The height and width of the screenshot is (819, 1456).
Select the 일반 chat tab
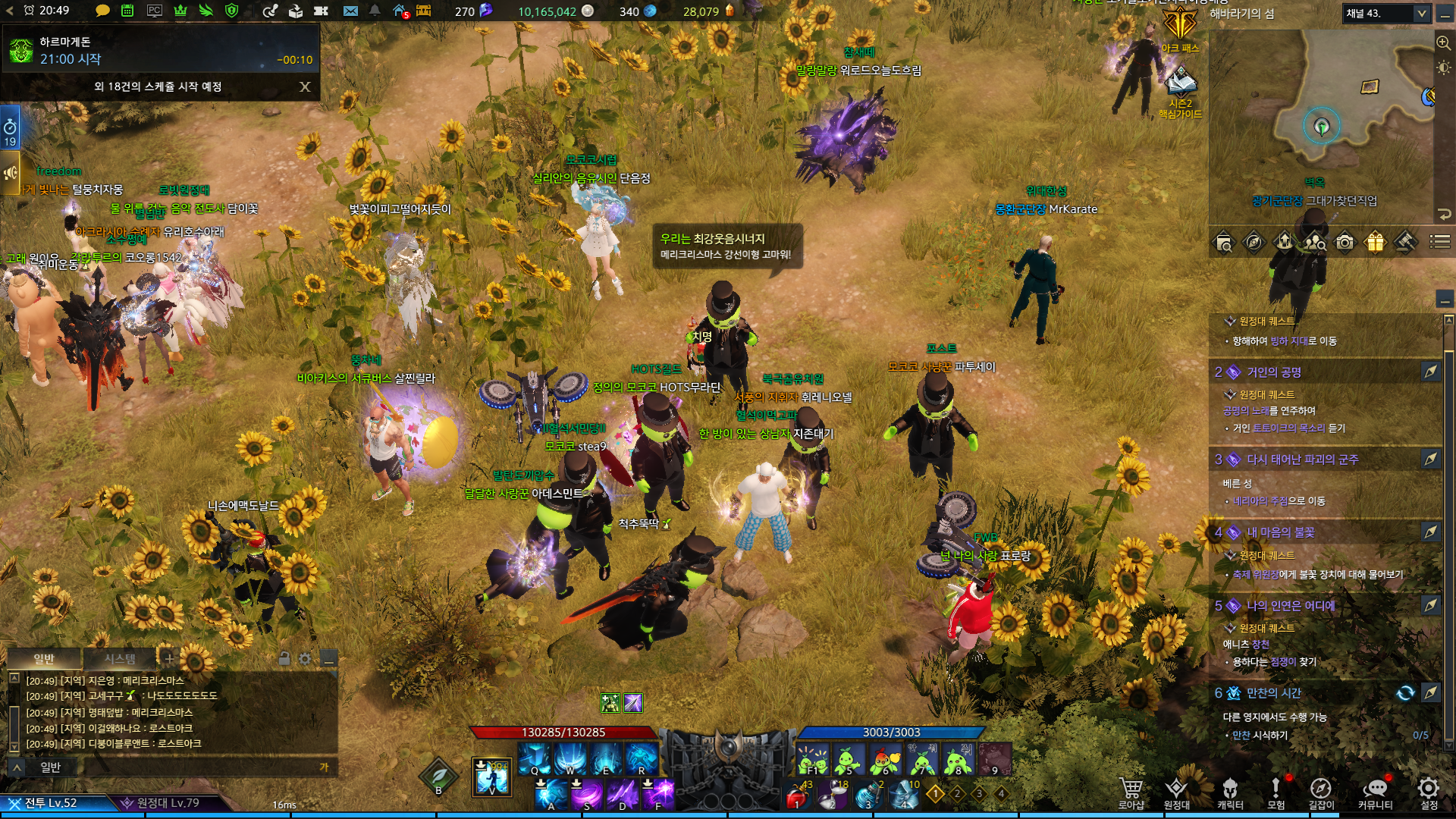[44, 658]
